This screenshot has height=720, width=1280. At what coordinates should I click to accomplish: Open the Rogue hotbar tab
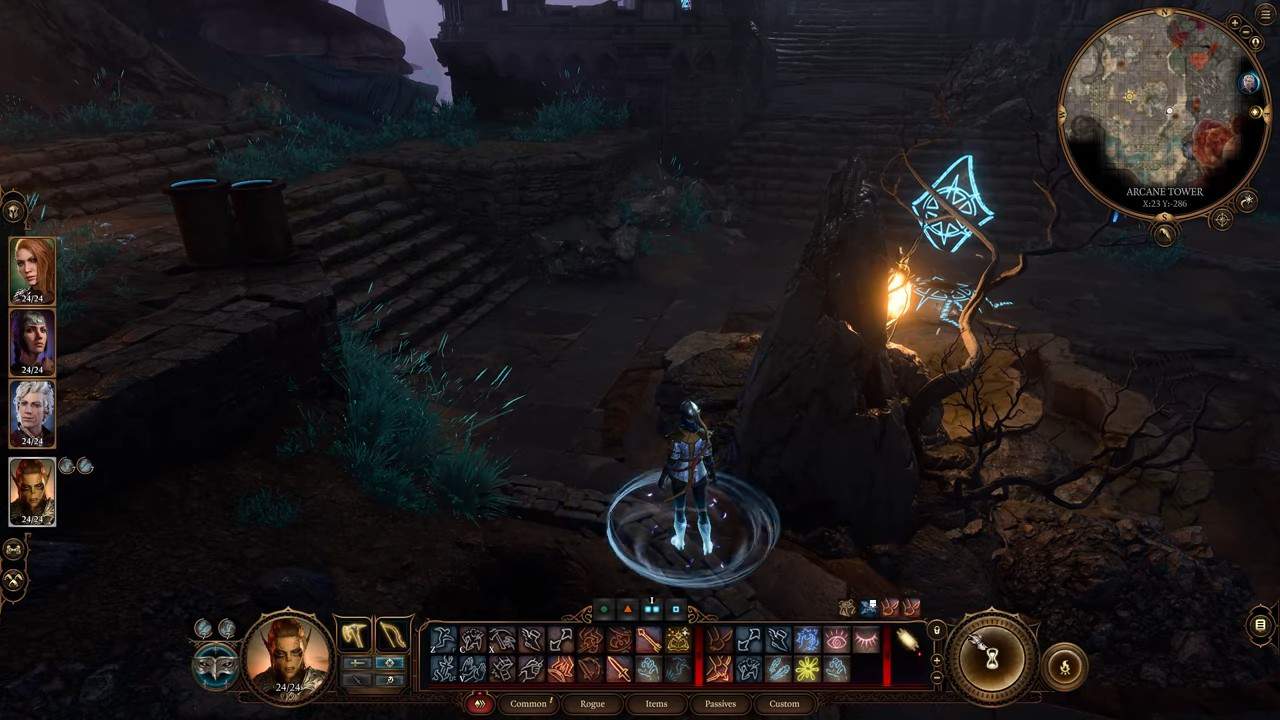coord(592,704)
